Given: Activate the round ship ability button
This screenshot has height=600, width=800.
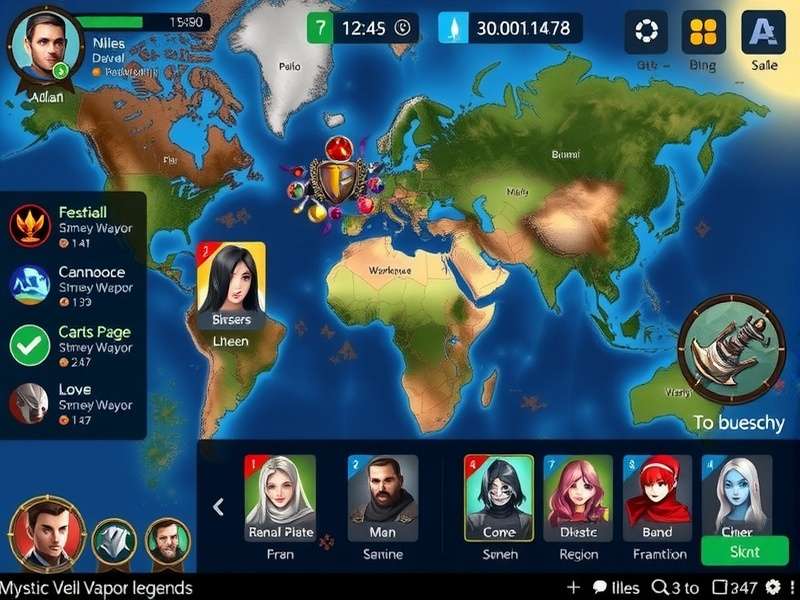Looking at the screenshot, I should click(x=731, y=349).
